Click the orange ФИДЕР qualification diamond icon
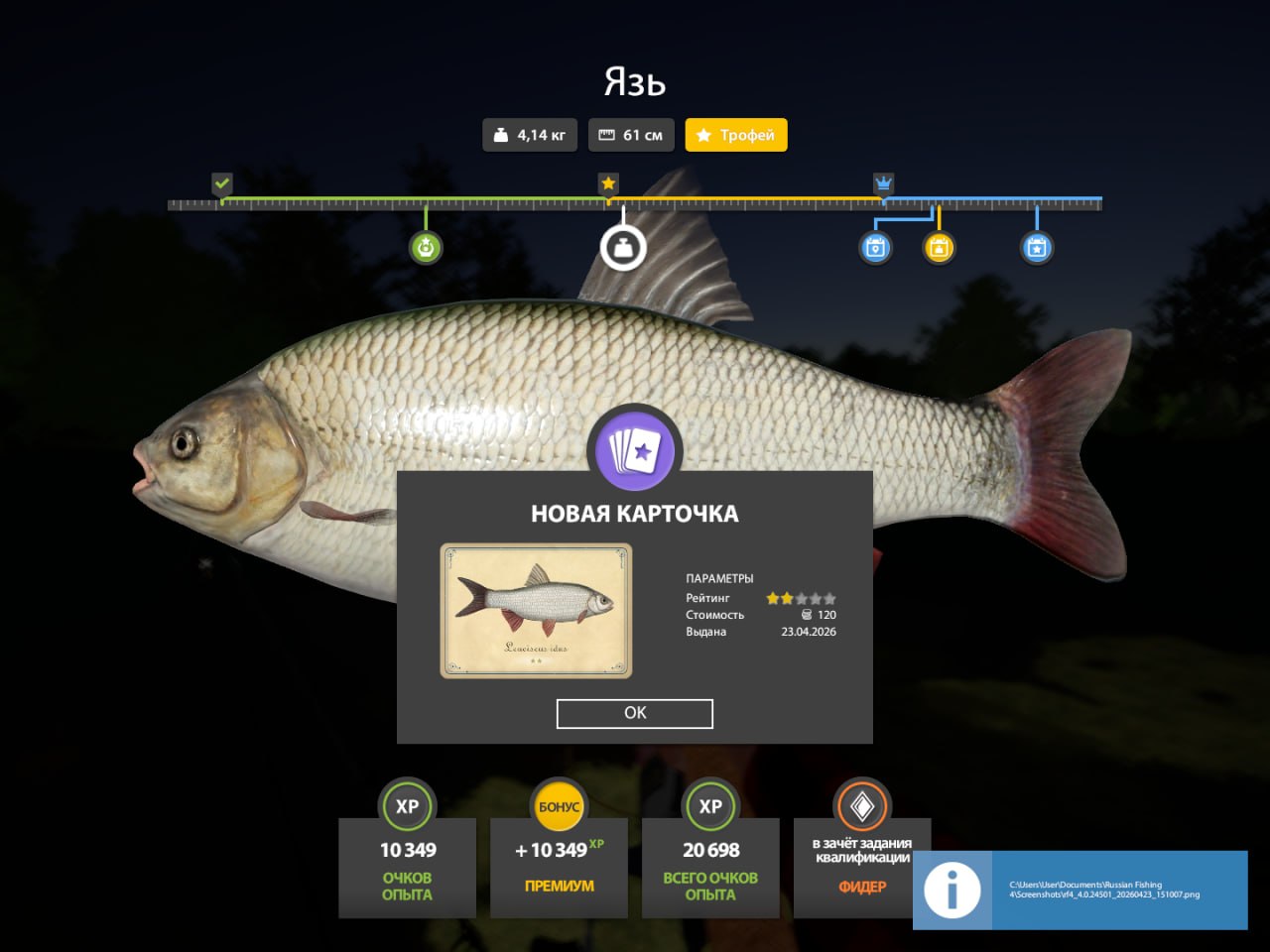1270x952 pixels. (861, 805)
